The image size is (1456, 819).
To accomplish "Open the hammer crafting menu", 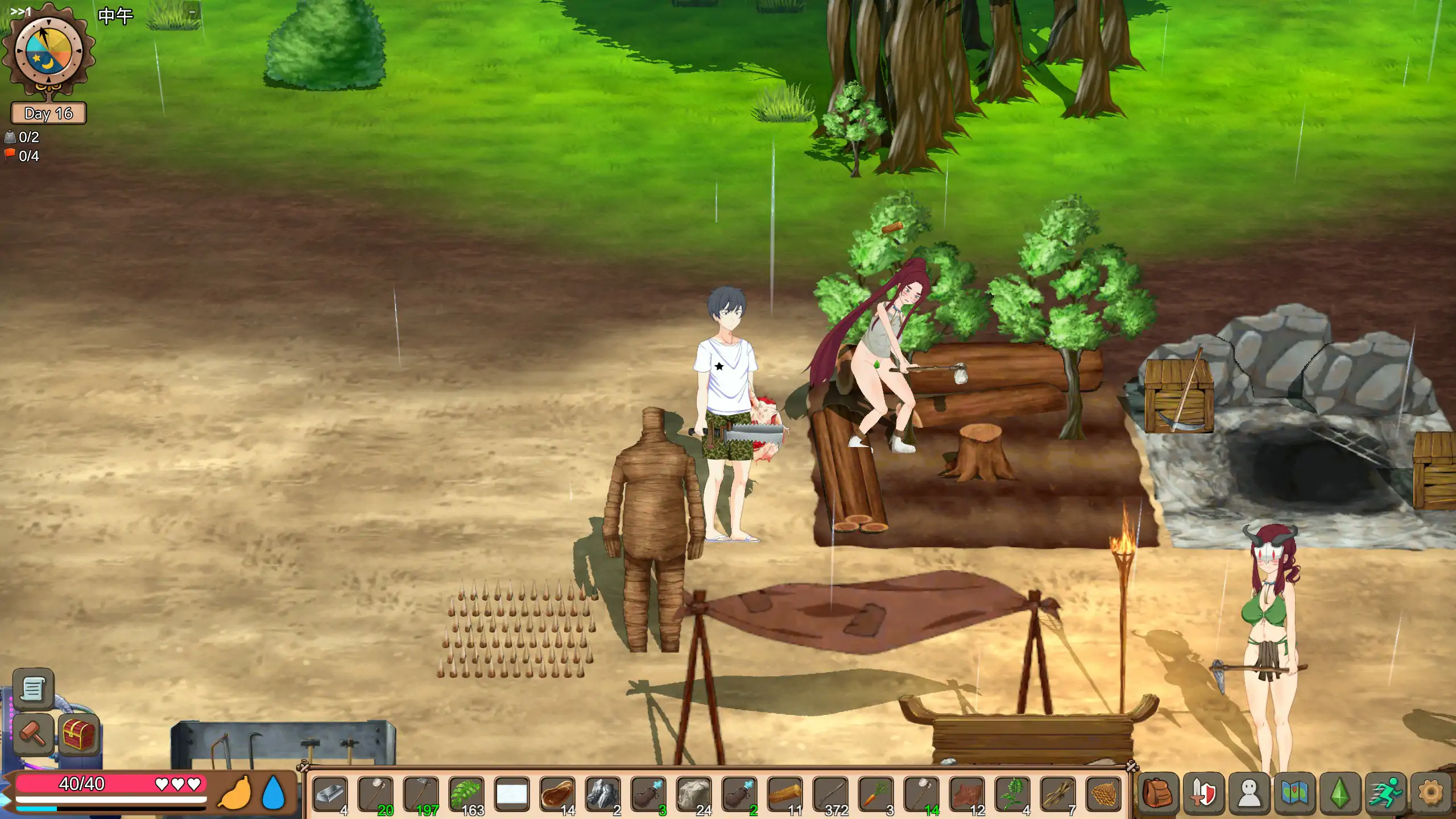I will click(x=33, y=734).
